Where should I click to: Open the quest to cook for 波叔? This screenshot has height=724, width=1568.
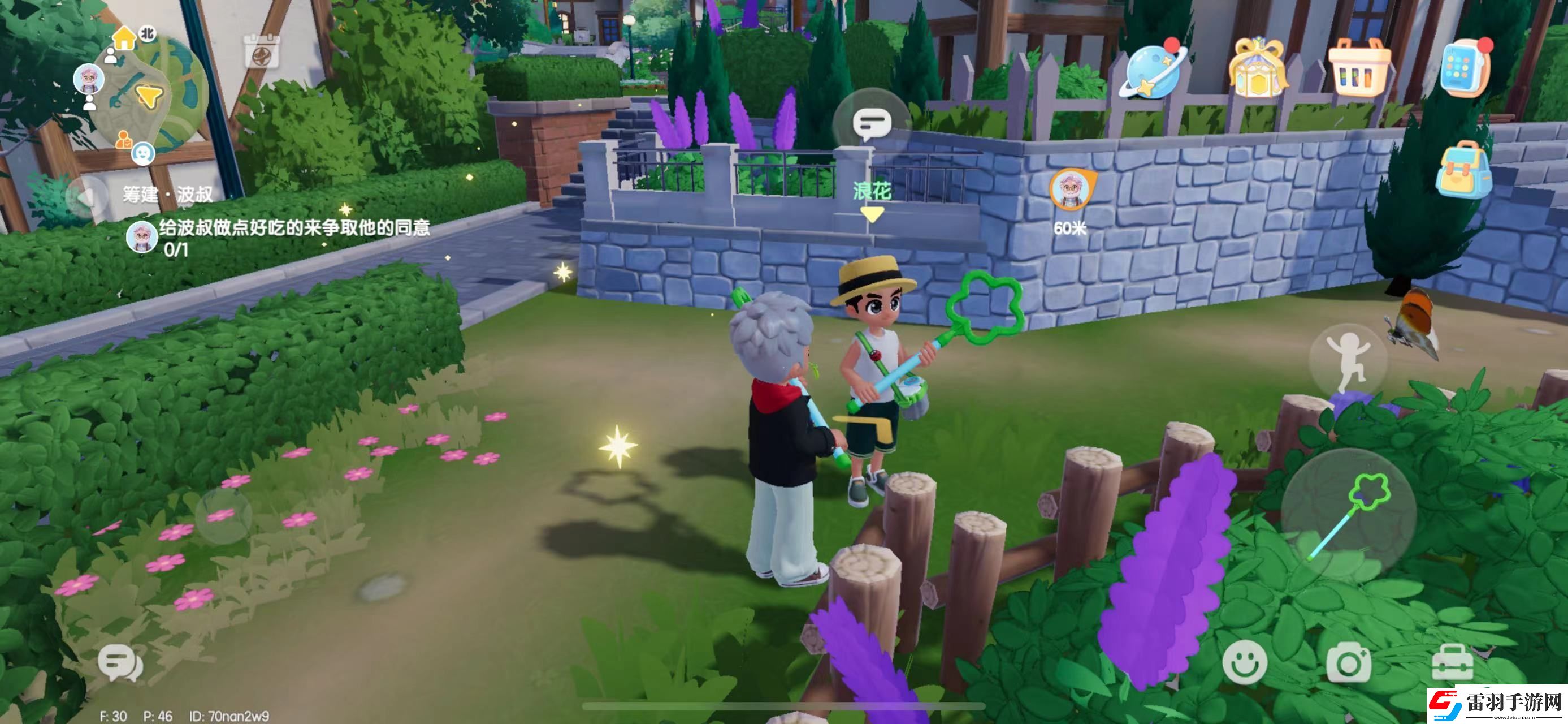tap(293, 229)
